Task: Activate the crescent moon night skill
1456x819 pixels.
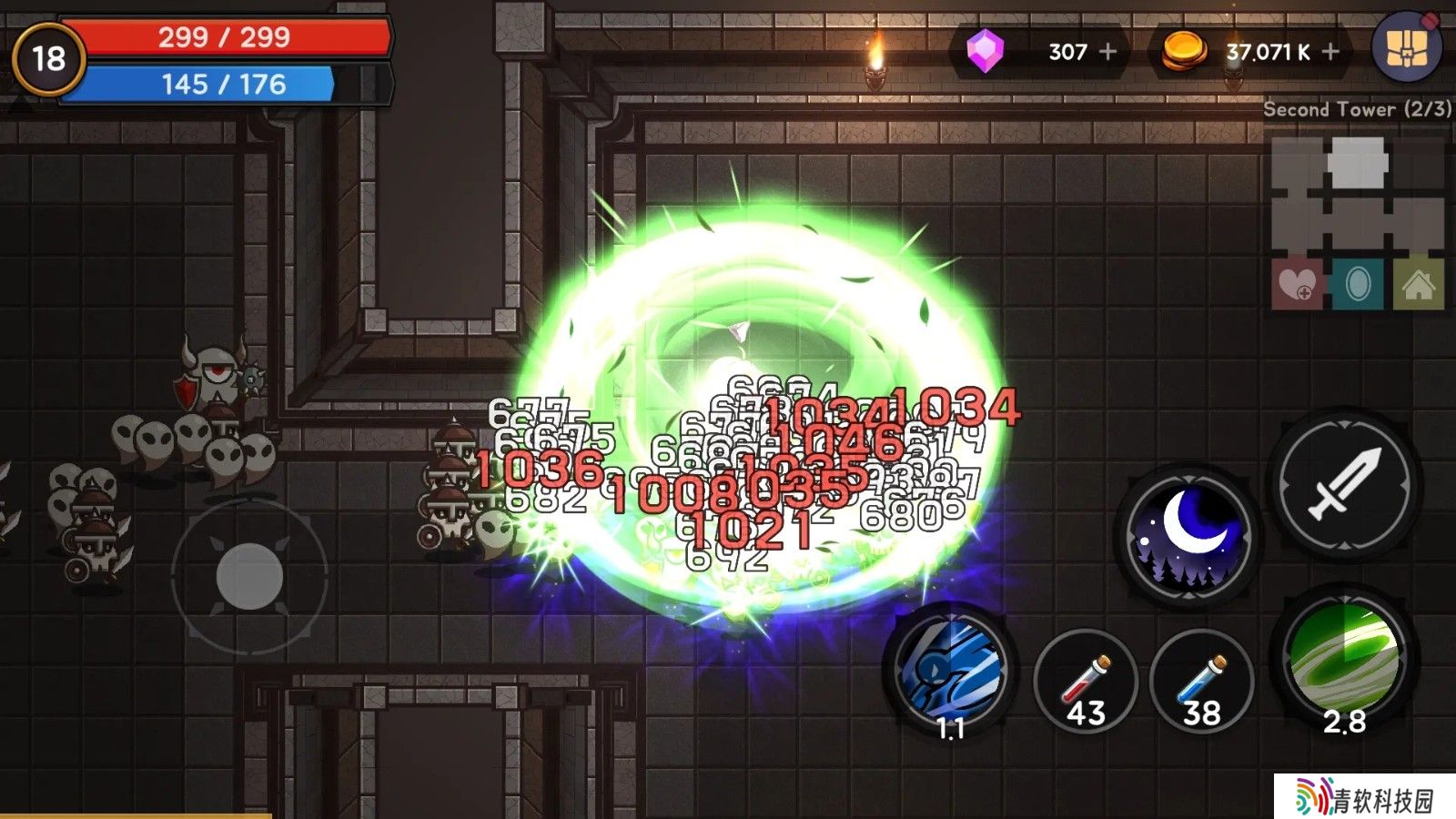Action: (x=1188, y=535)
